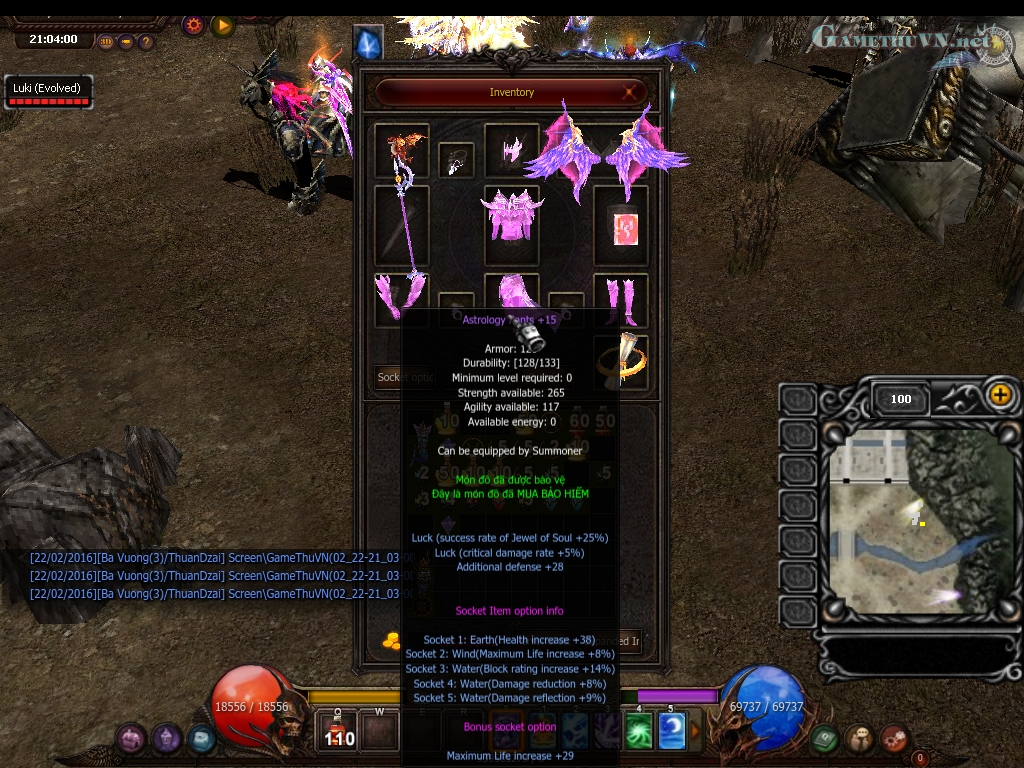Choose the equipped helmet slot
This screenshot has height=768, width=1024.
click(512, 149)
